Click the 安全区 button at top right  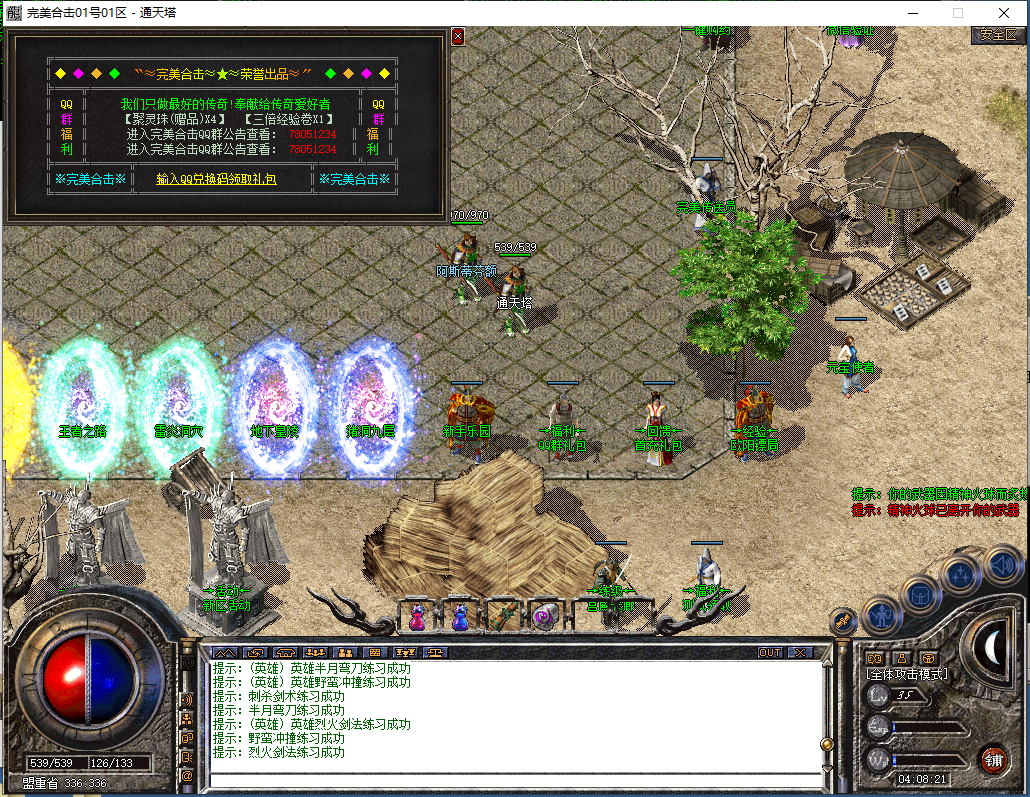pos(997,34)
